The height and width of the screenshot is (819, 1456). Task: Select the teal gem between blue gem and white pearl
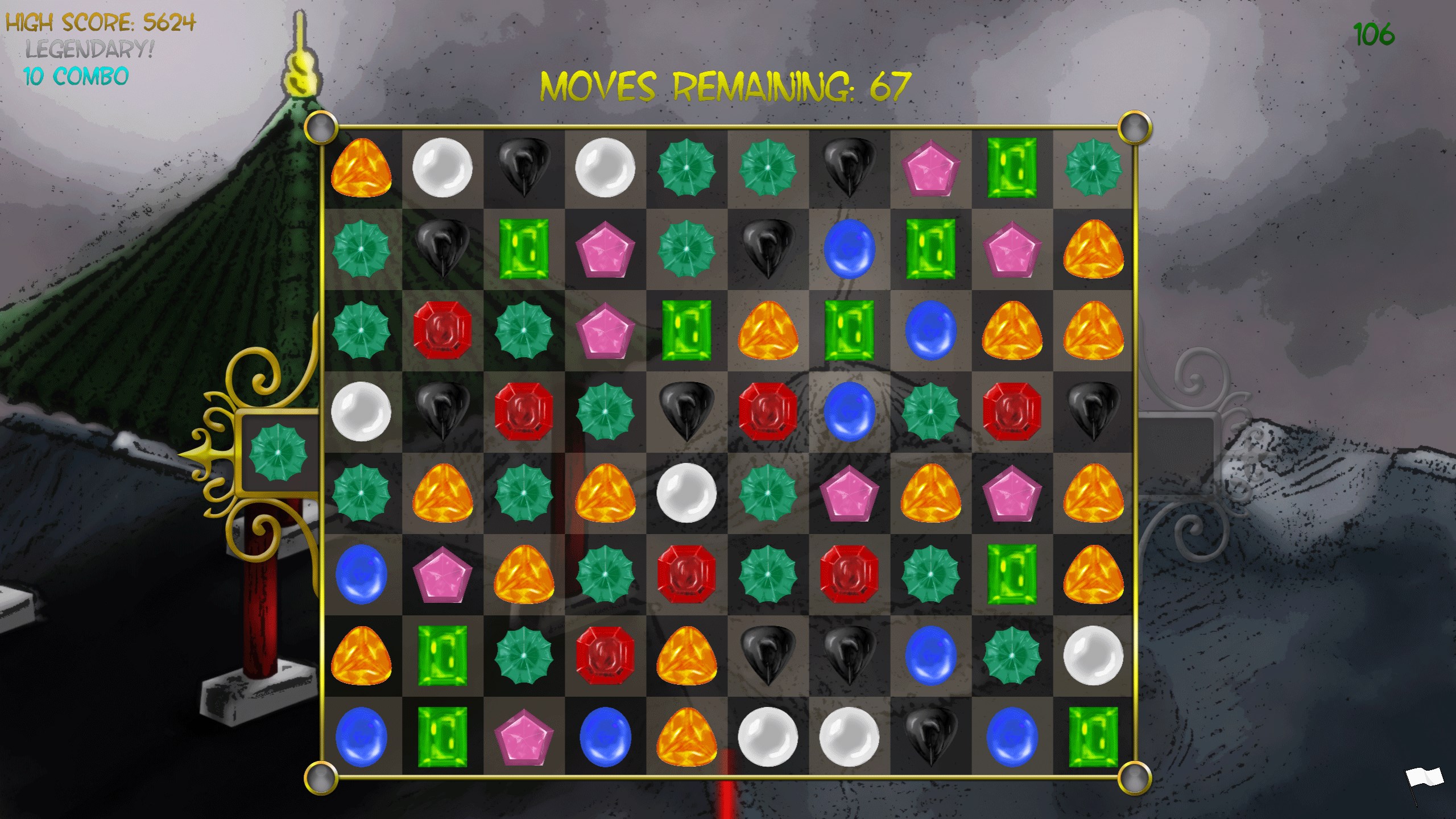click(1011, 656)
